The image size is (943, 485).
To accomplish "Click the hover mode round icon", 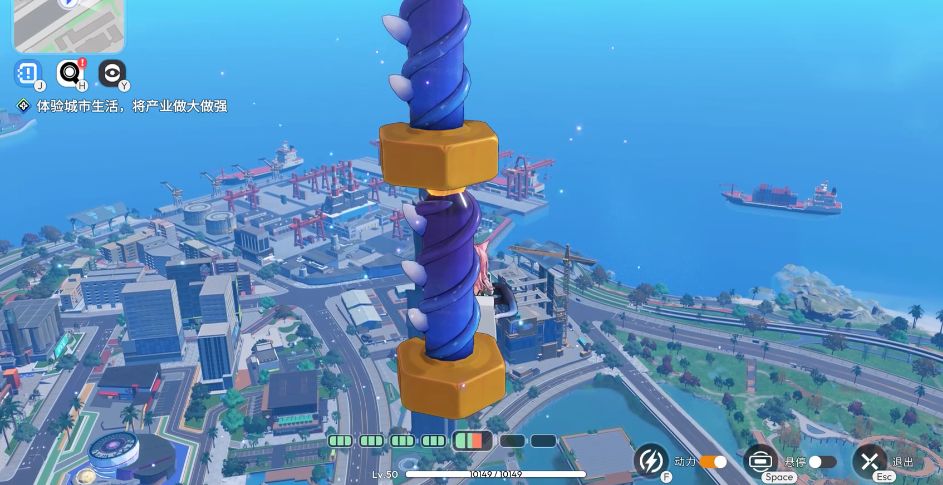I will pyautogui.click(x=761, y=461).
